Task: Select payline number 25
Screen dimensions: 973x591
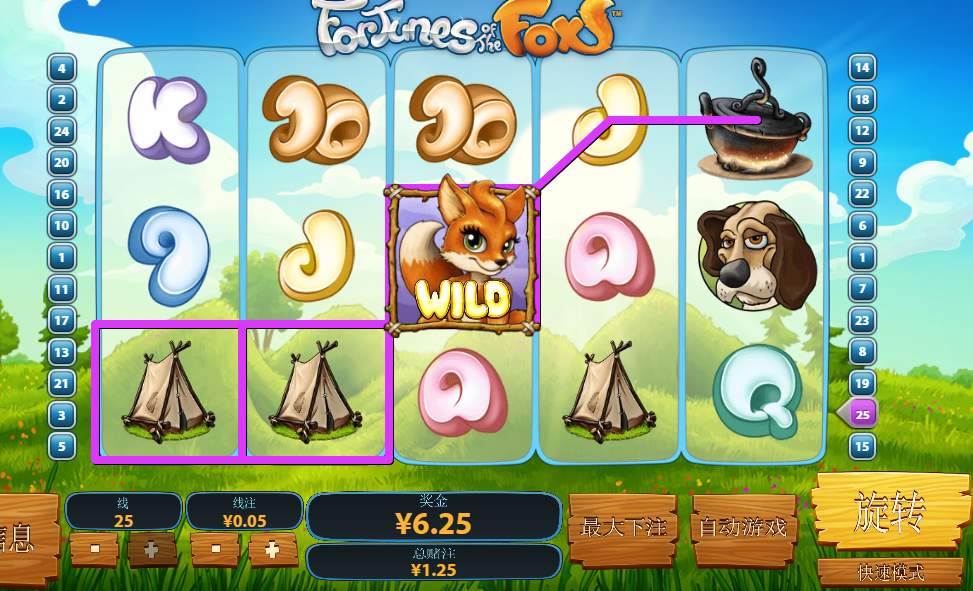Action: point(862,414)
